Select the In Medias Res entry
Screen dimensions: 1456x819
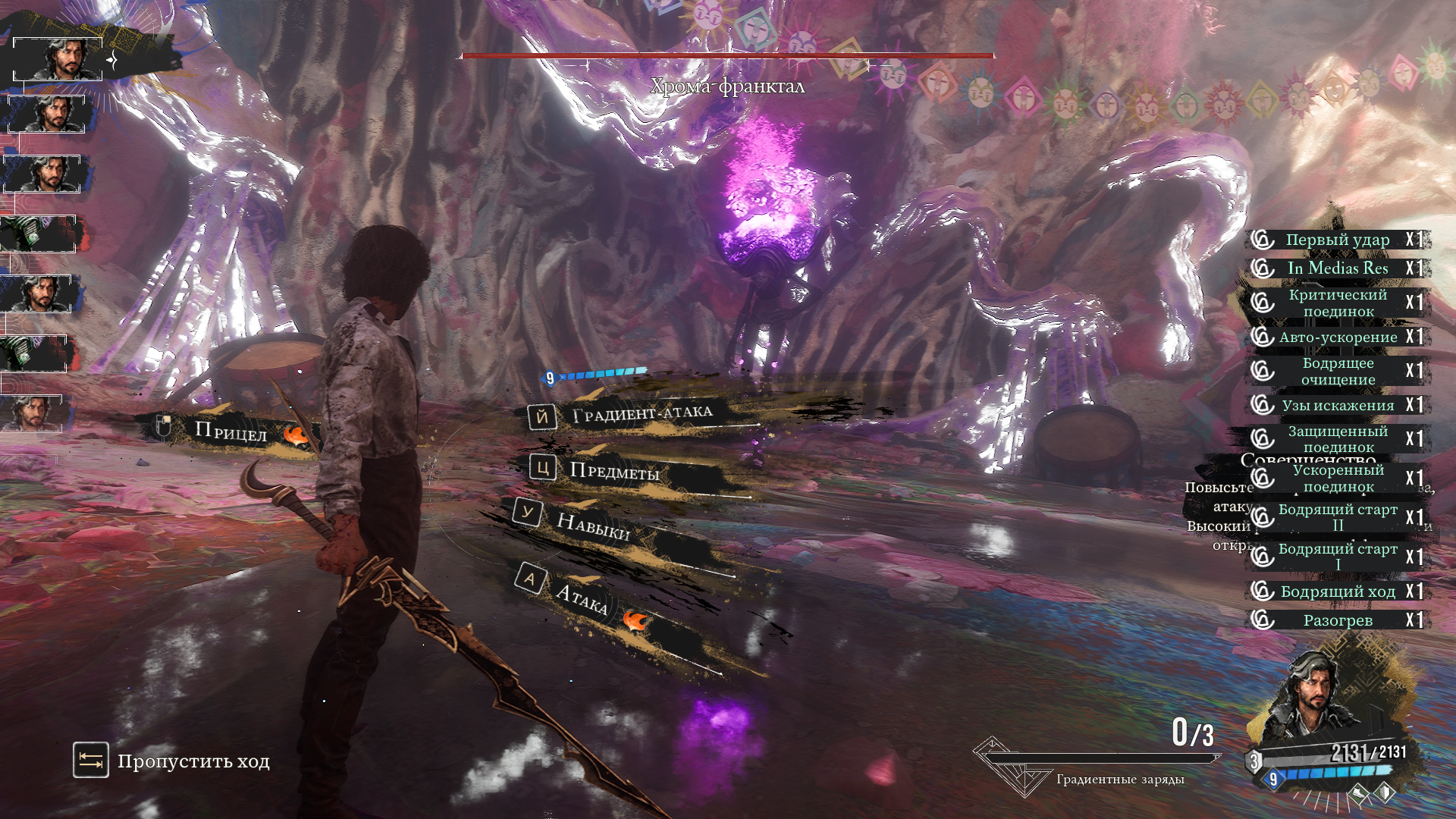pos(1338,268)
